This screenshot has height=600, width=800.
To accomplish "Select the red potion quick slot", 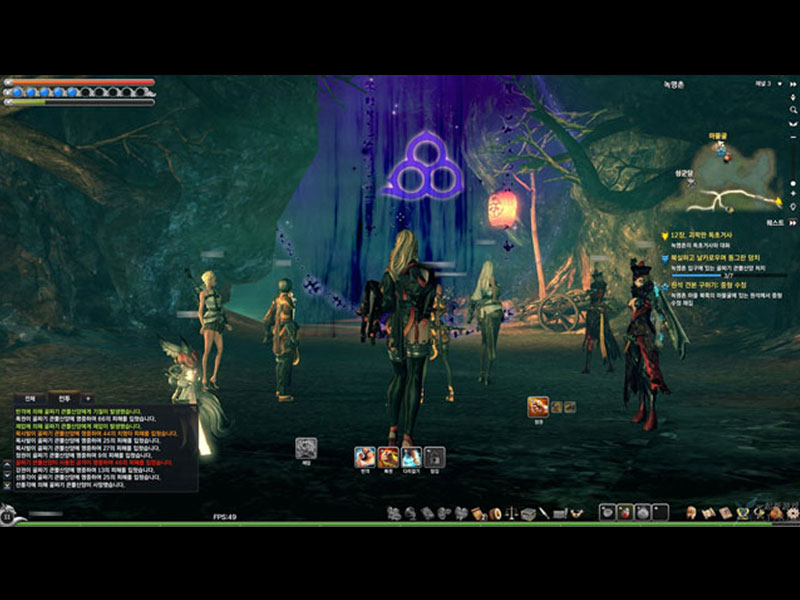I will 625,512.
